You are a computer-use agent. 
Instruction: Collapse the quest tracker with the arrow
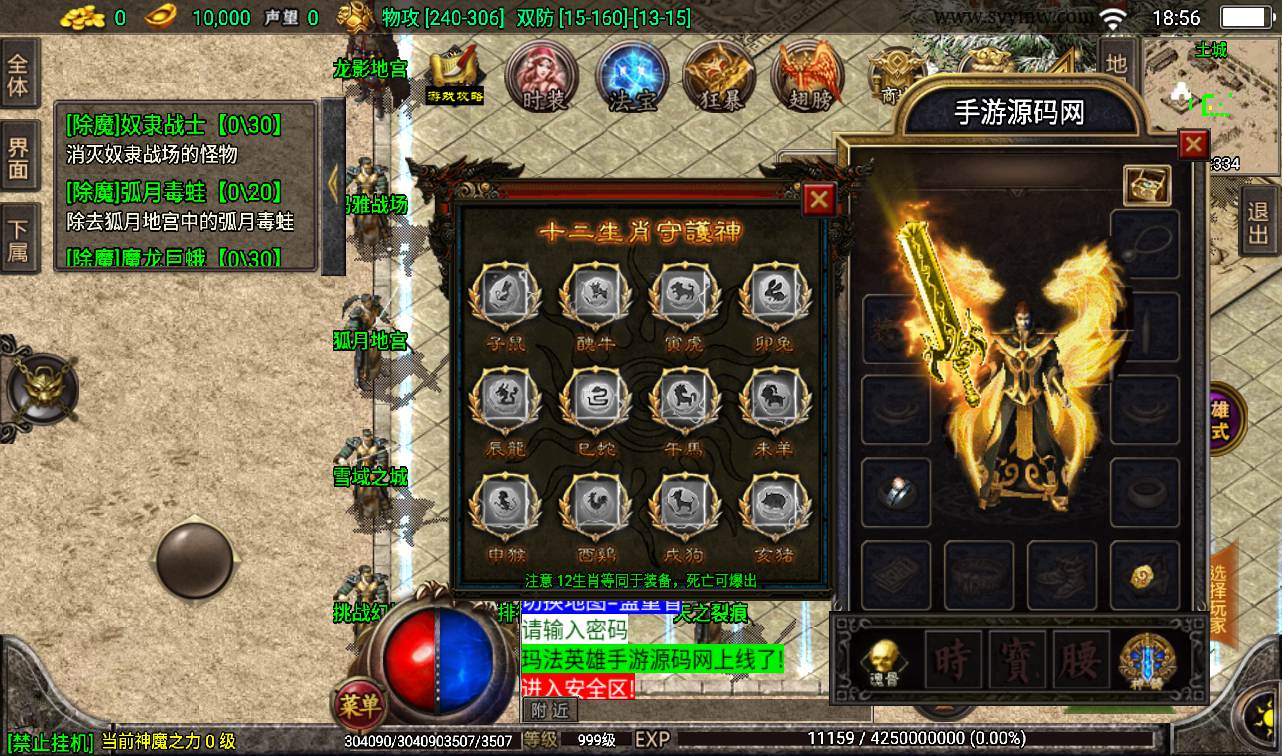click(x=334, y=183)
